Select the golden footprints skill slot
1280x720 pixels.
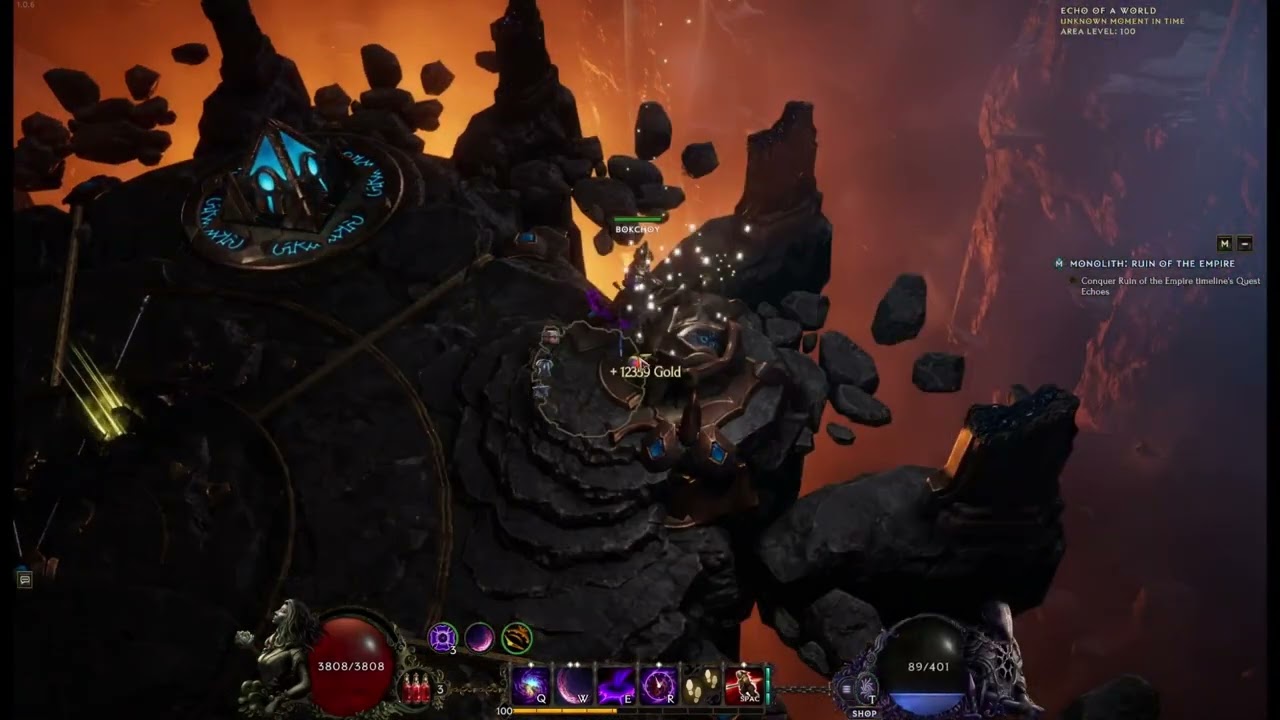pyautogui.click(x=701, y=686)
